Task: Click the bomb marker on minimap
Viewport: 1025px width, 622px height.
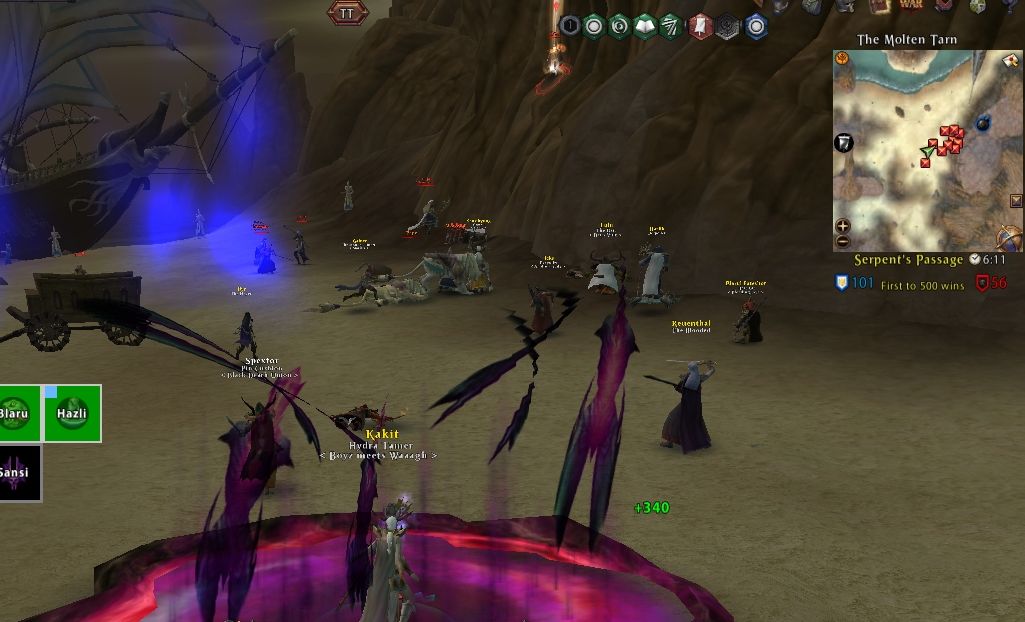Action: point(982,122)
